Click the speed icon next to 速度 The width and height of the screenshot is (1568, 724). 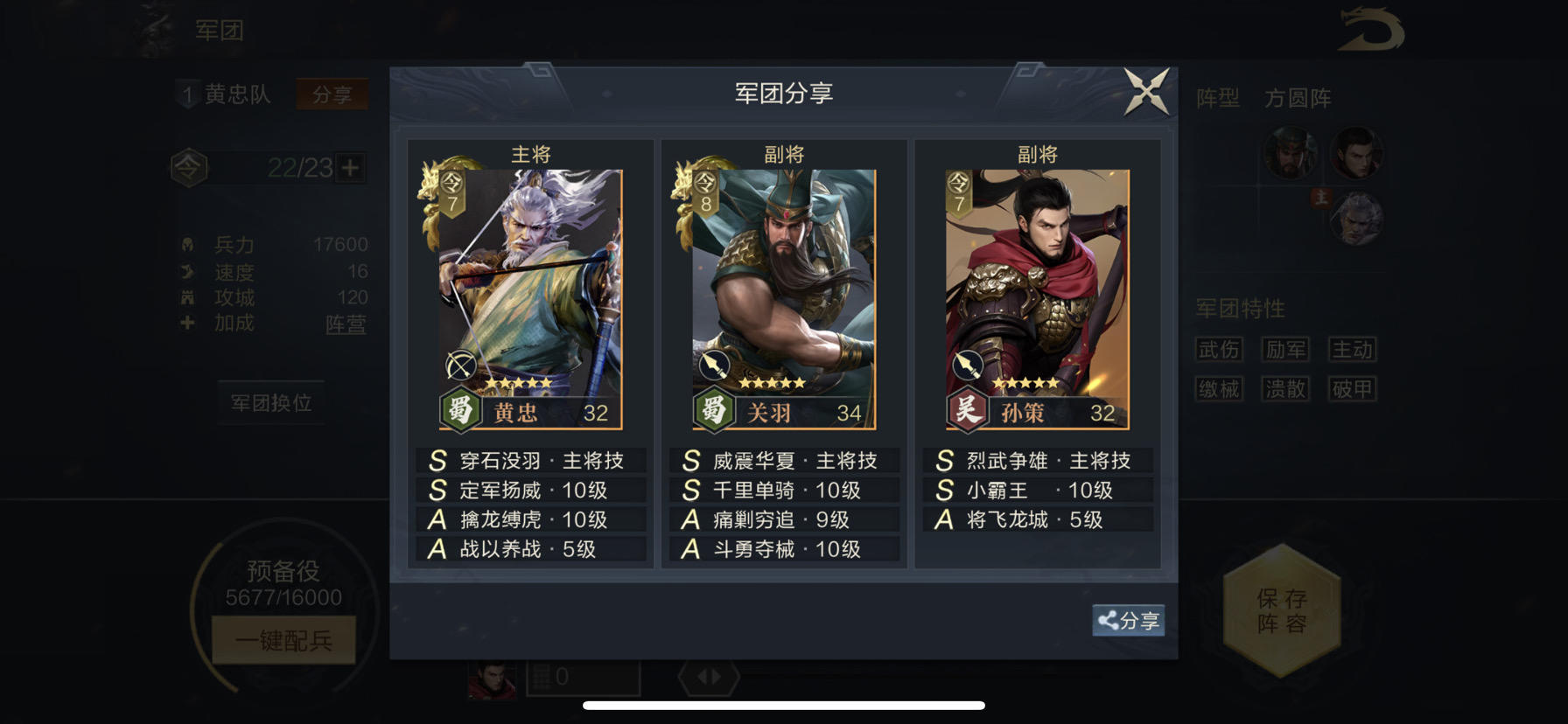click(186, 272)
